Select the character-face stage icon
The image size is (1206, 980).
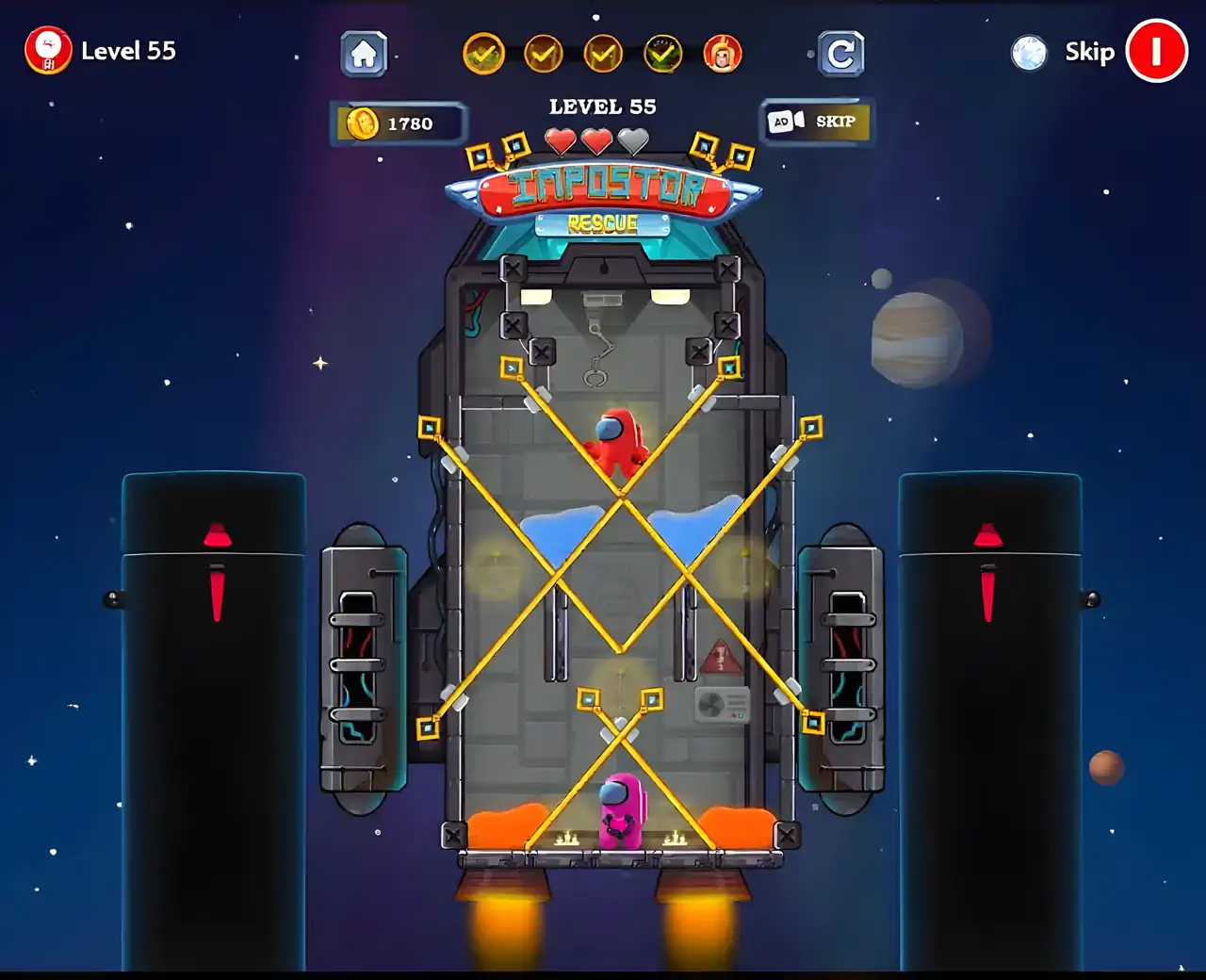723,55
